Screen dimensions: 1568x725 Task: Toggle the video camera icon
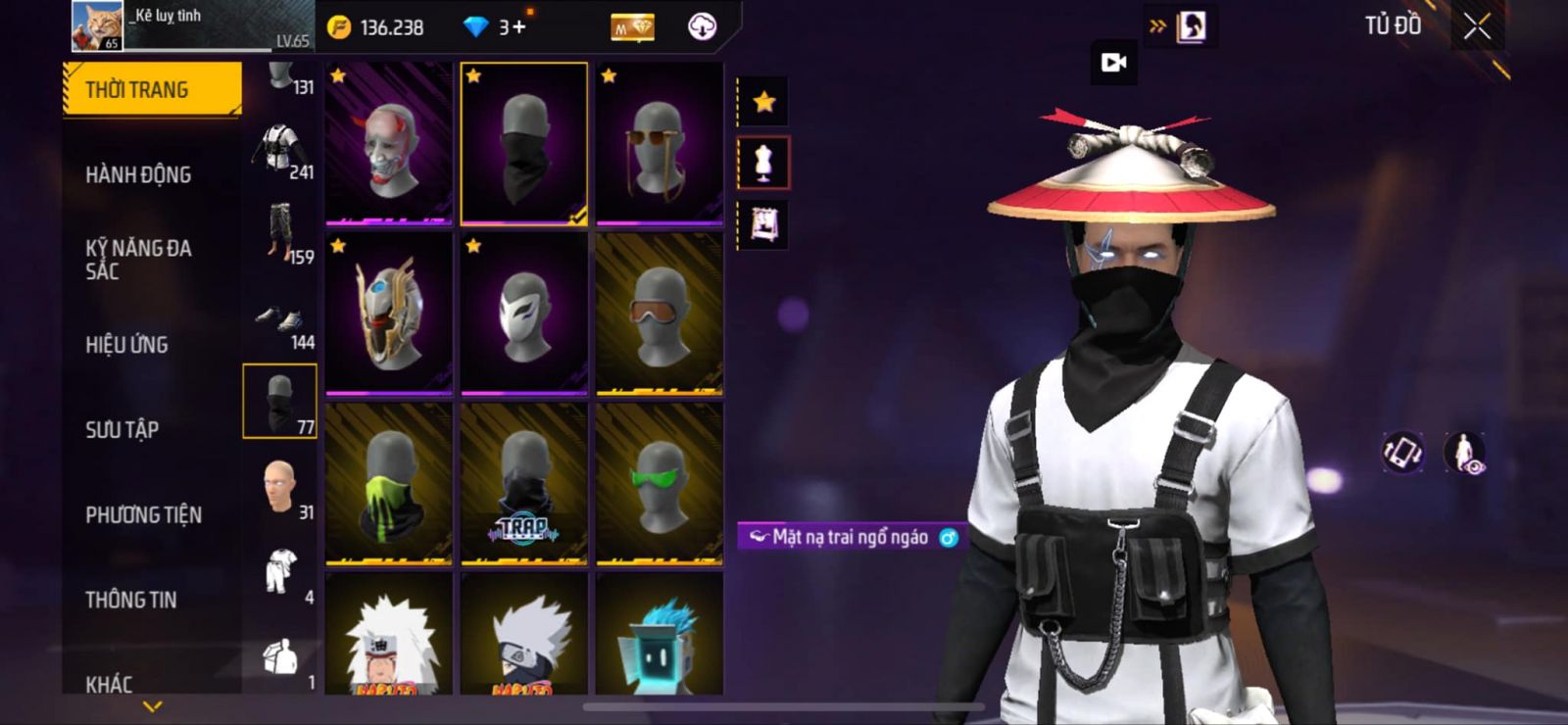pyautogui.click(x=1113, y=63)
